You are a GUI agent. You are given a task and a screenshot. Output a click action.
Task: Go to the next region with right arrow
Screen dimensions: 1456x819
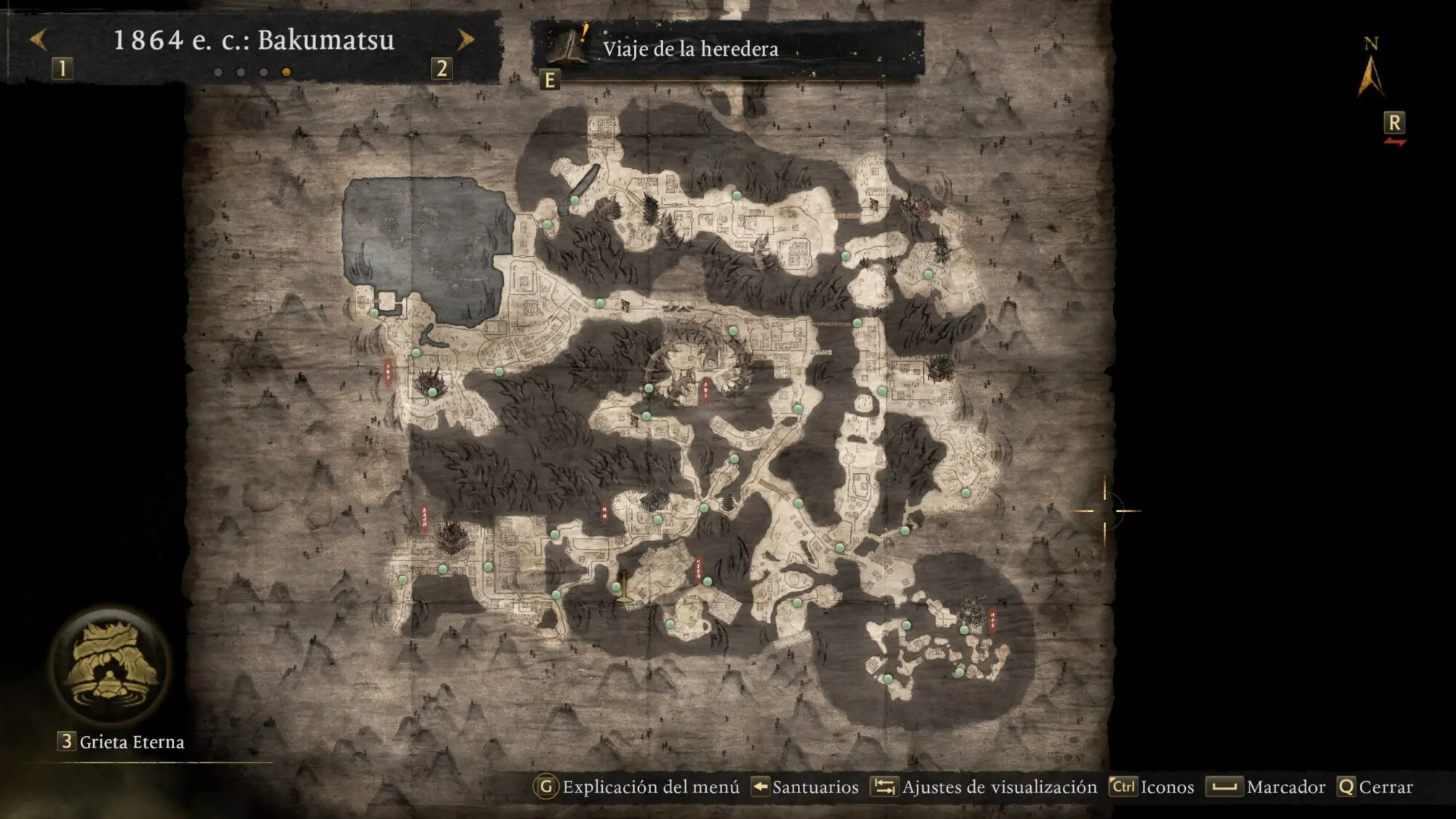pyautogui.click(x=465, y=40)
